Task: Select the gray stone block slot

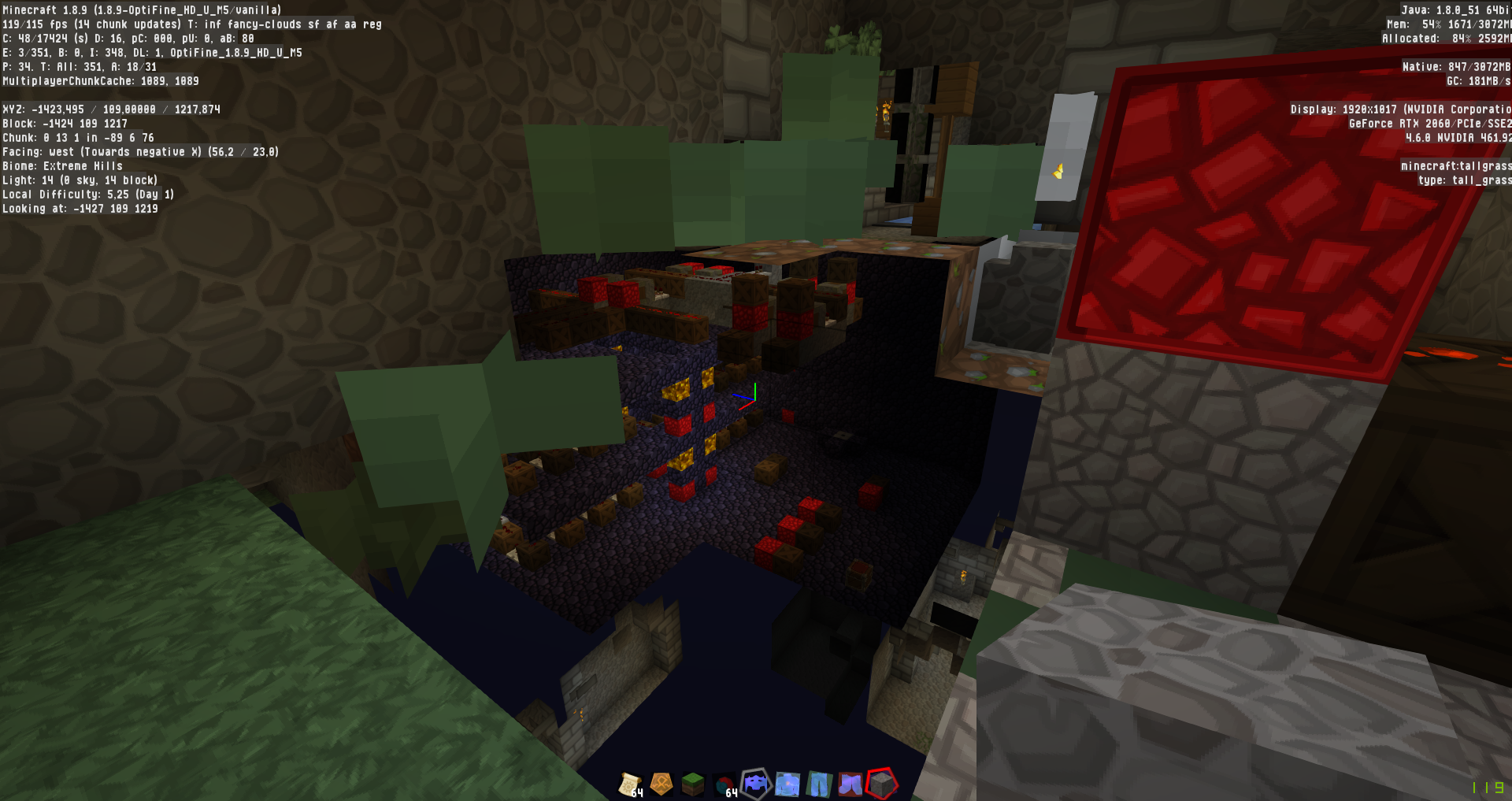Action: pos(882,784)
